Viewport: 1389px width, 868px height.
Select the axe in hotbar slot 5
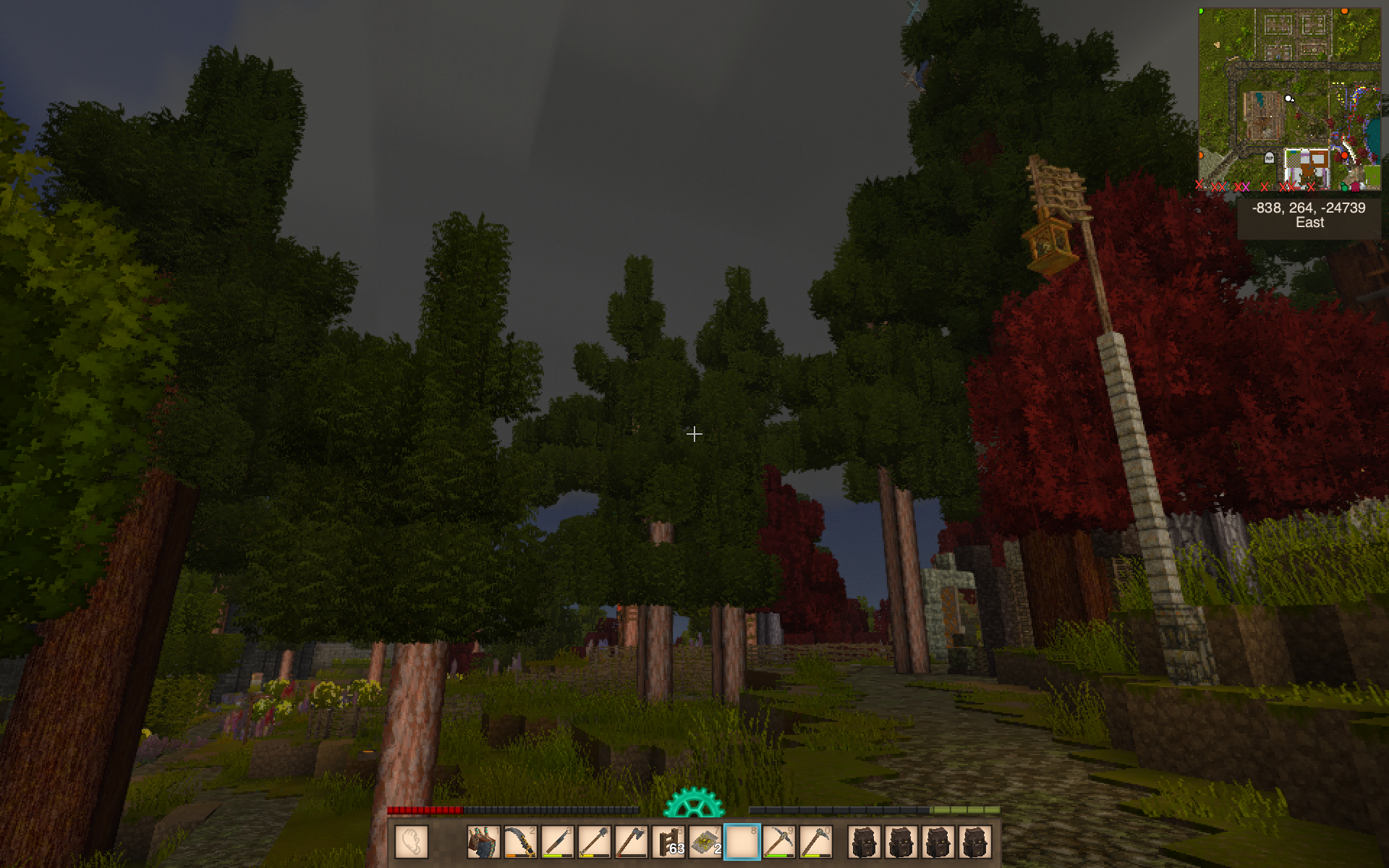coord(632,842)
